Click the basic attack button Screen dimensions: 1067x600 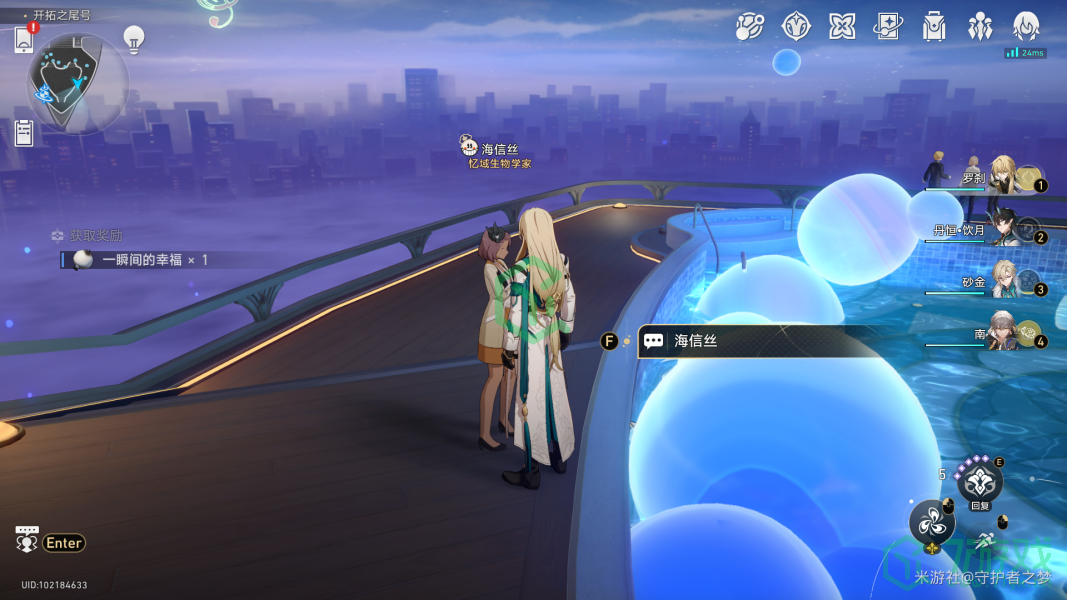[931, 522]
